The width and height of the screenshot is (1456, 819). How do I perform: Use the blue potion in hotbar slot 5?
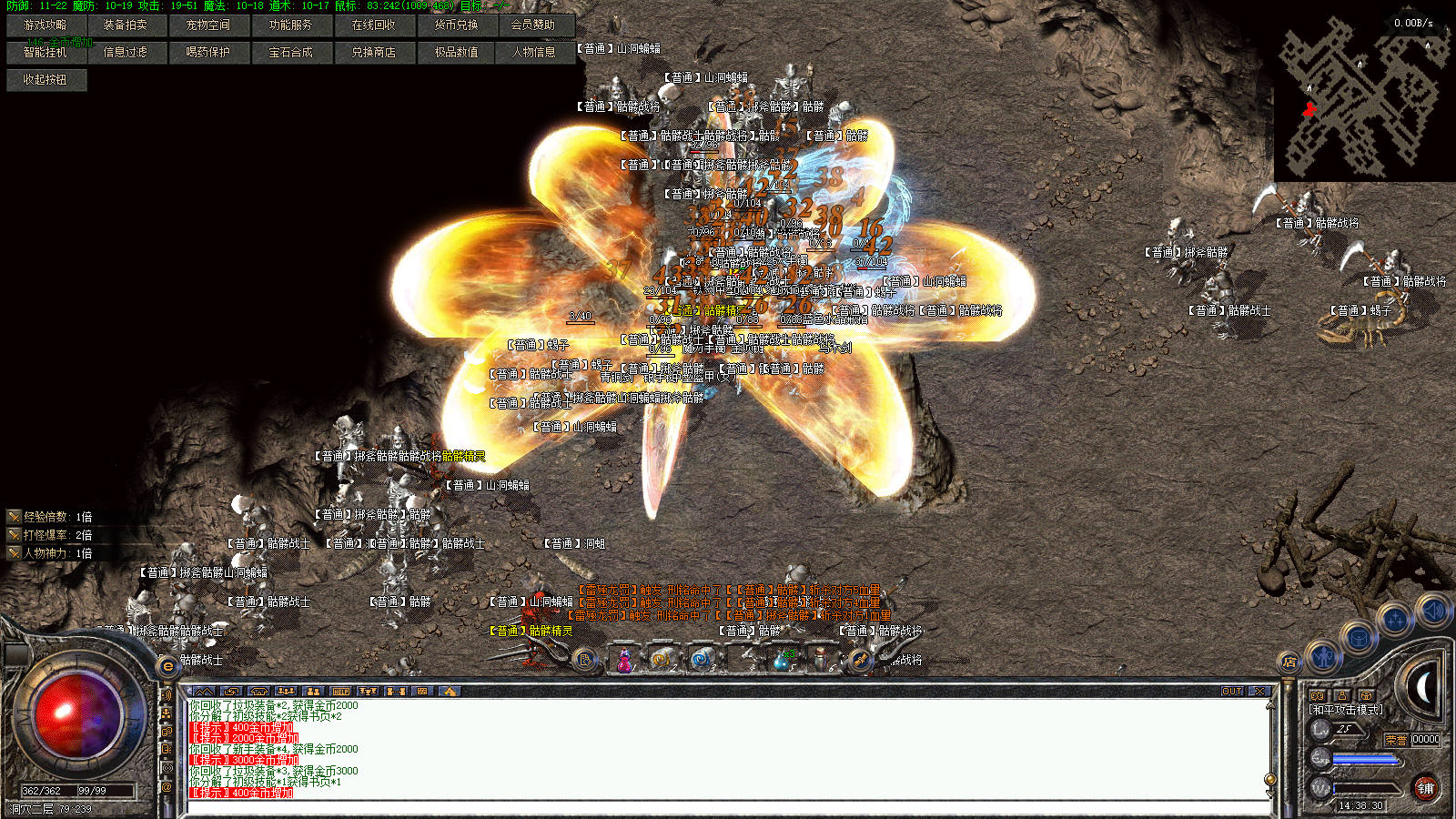pyautogui.click(x=781, y=660)
